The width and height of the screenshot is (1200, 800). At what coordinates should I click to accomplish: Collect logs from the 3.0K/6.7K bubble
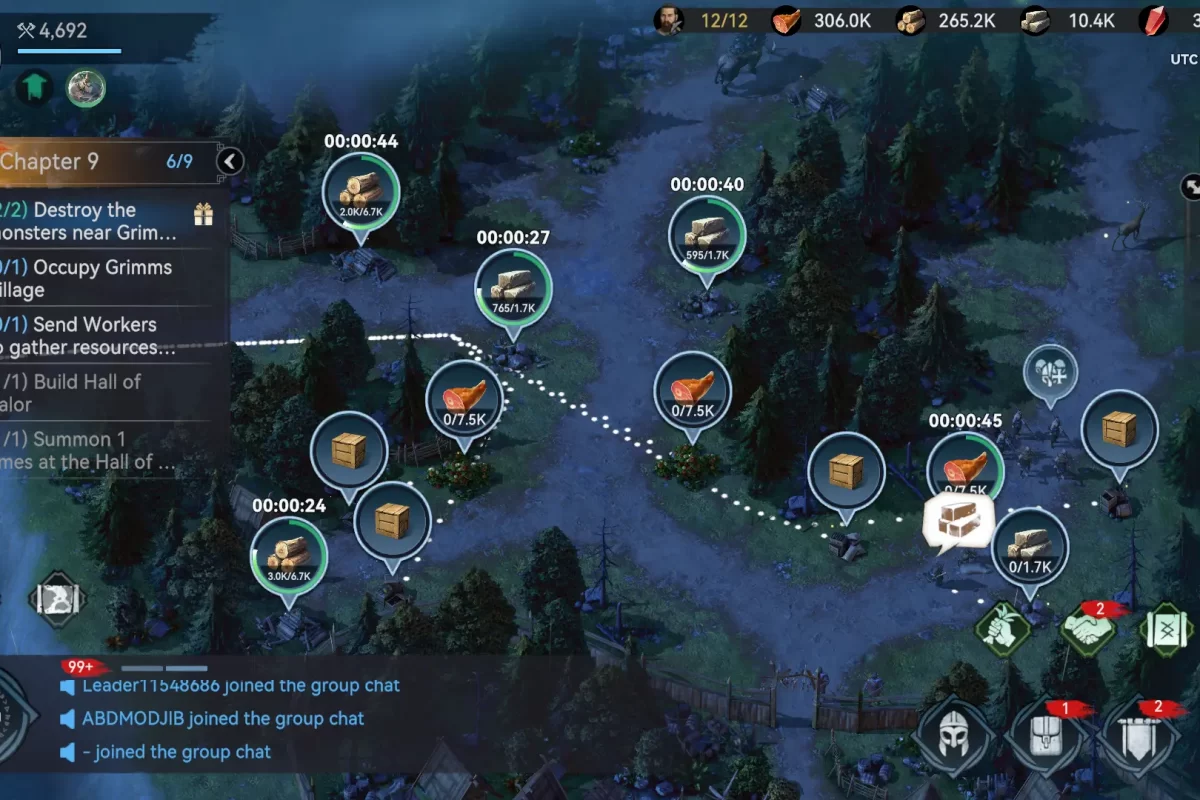289,555
